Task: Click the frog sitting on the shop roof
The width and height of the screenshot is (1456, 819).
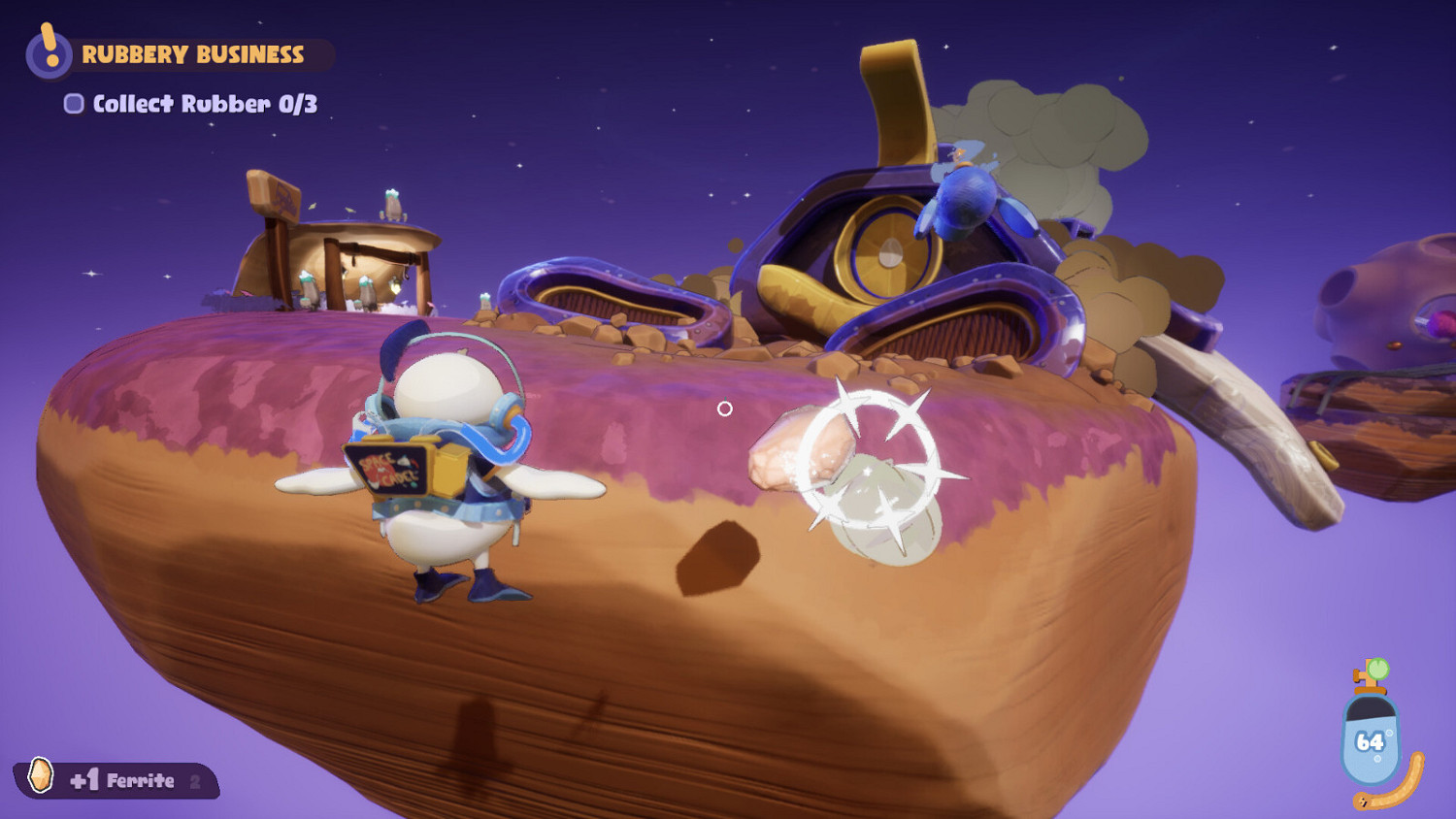Action: pyautogui.click(x=392, y=206)
